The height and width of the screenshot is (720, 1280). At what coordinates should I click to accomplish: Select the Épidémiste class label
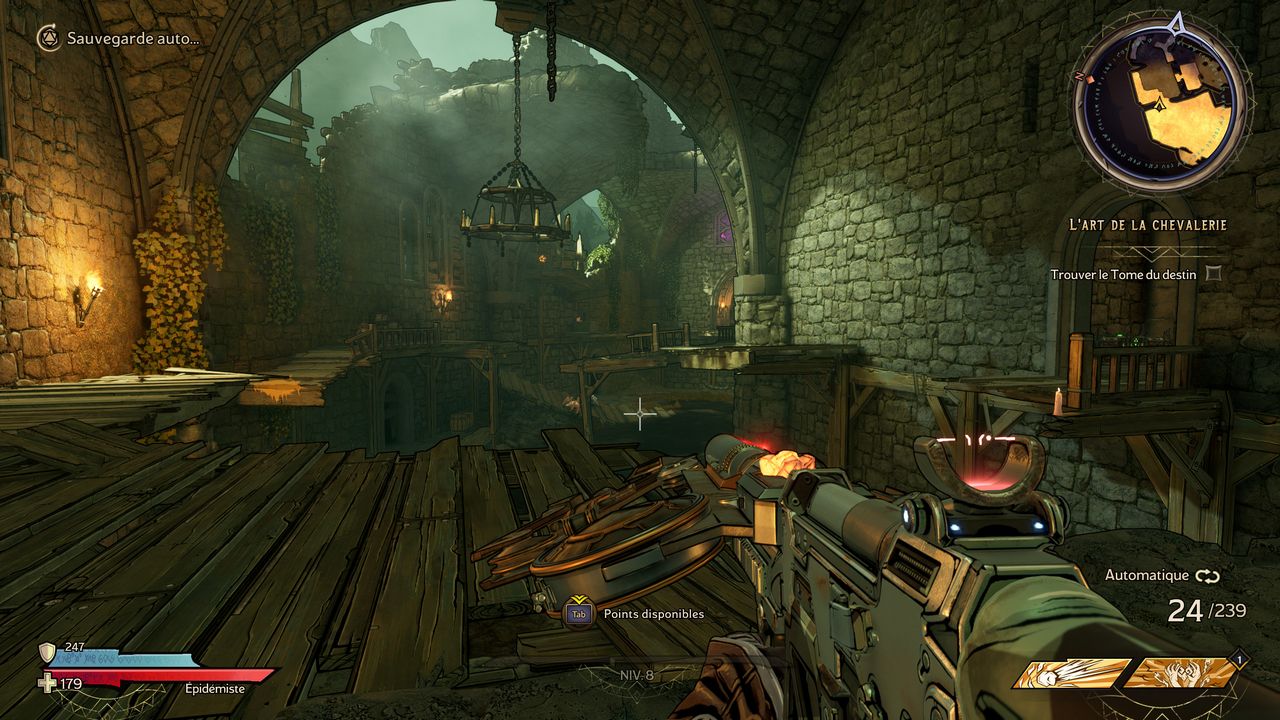pyautogui.click(x=215, y=688)
